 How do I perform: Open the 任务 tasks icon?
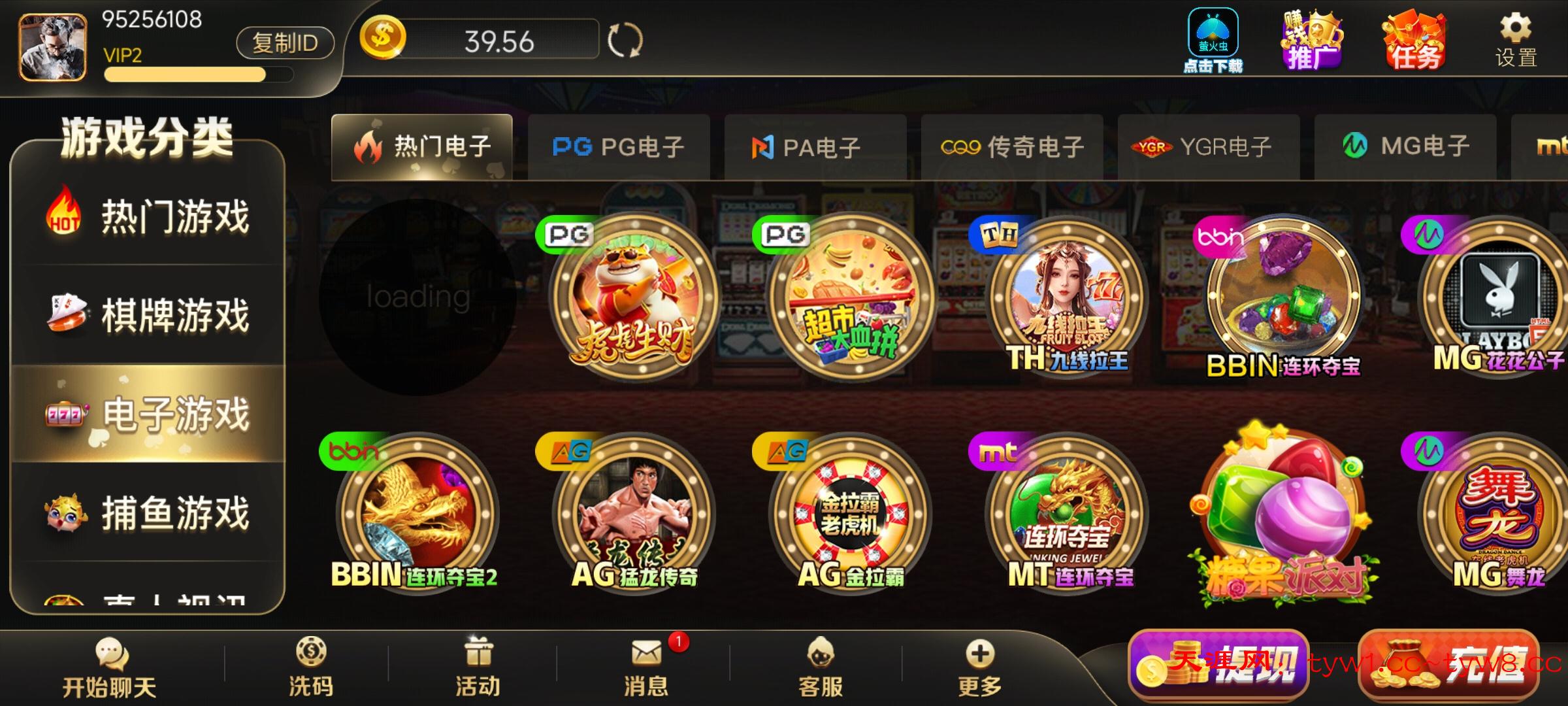click(1414, 41)
